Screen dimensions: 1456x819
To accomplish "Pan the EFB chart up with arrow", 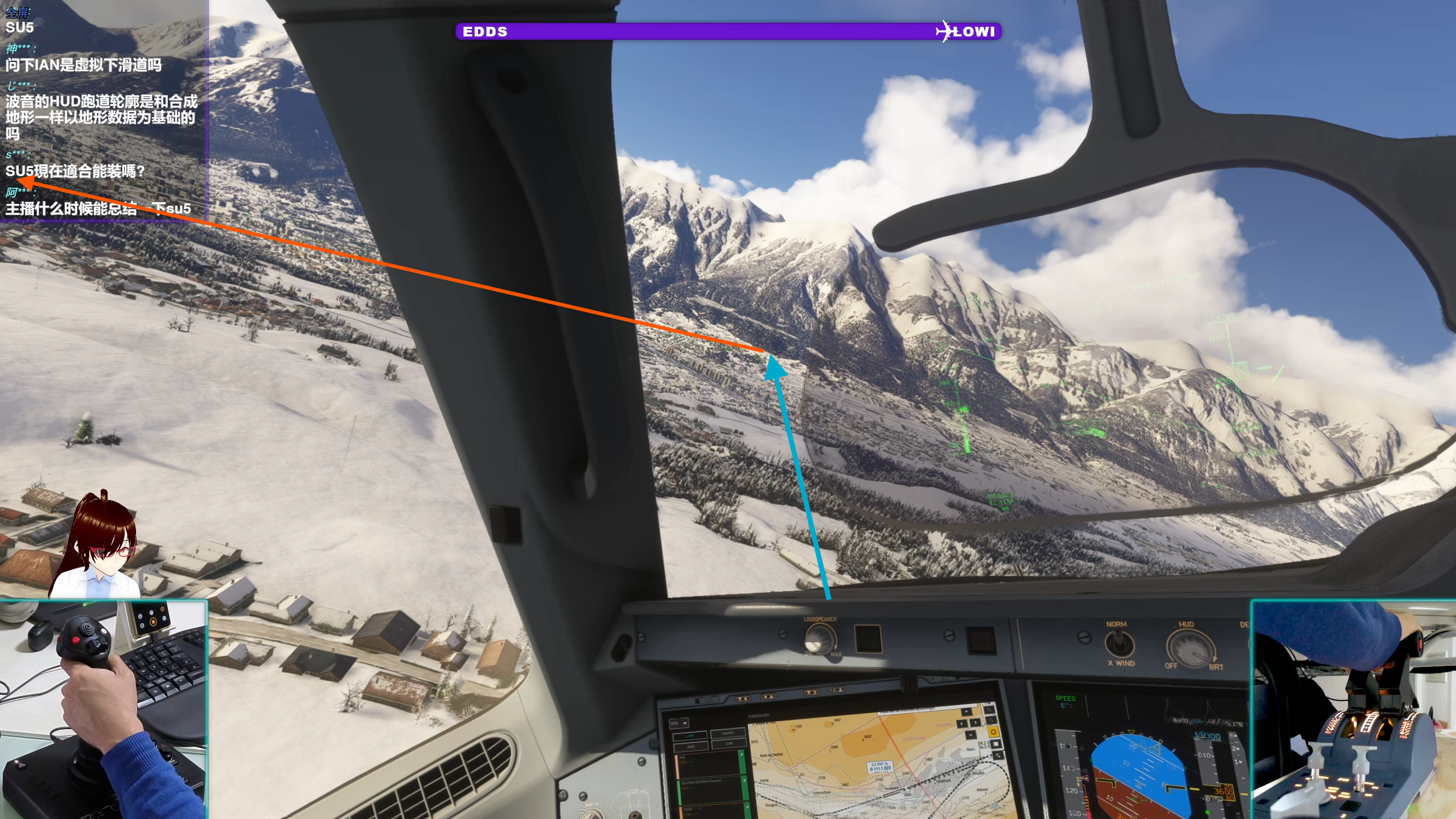I will (966, 712).
